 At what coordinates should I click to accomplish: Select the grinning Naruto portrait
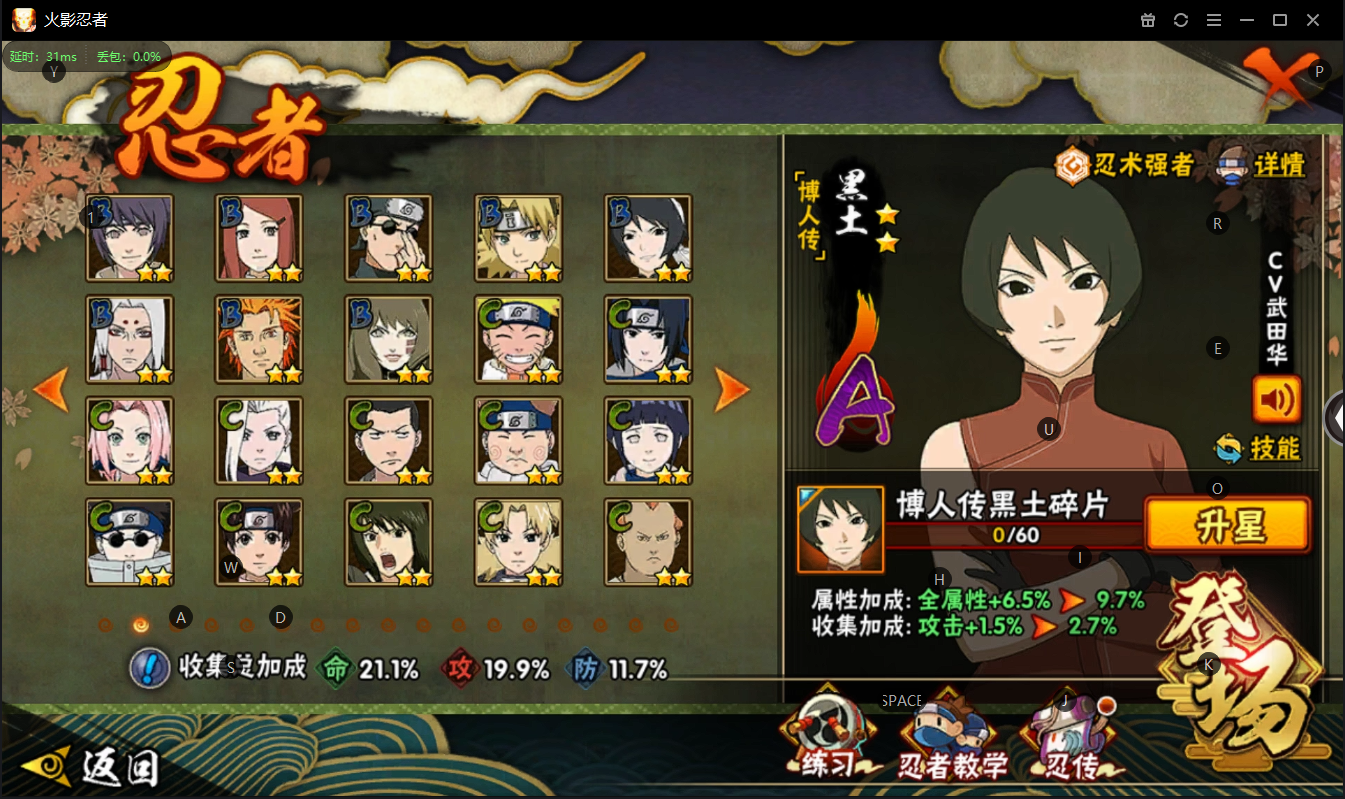tap(519, 339)
